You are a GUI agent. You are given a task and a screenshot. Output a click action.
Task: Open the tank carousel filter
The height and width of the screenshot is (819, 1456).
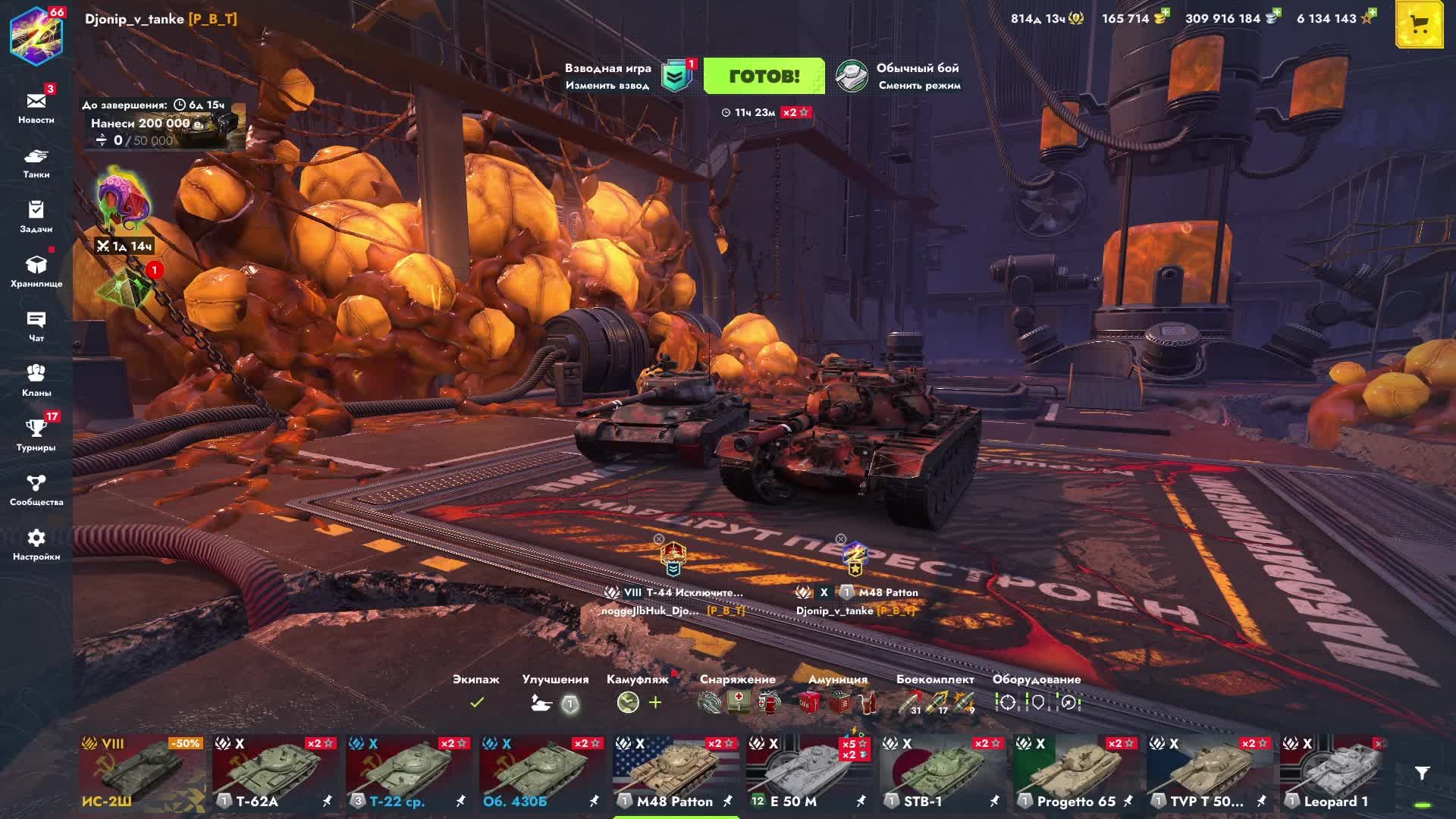click(x=1422, y=773)
